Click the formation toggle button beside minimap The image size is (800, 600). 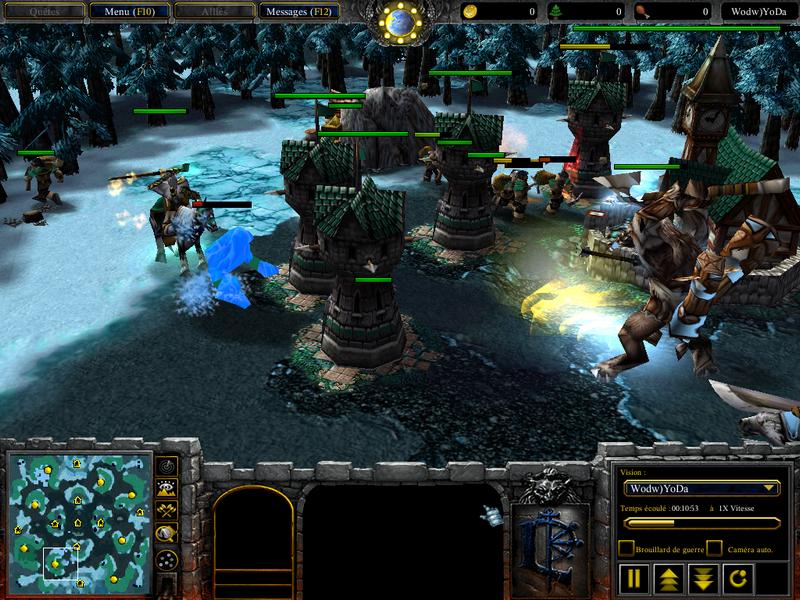(167, 559)
